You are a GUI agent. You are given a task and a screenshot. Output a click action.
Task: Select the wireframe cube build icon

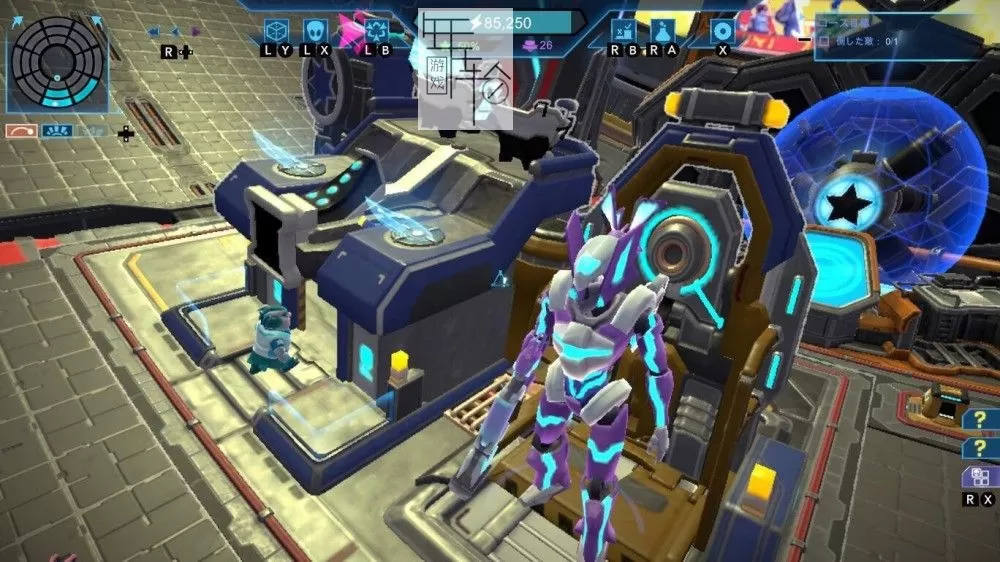tap(277, 30)
